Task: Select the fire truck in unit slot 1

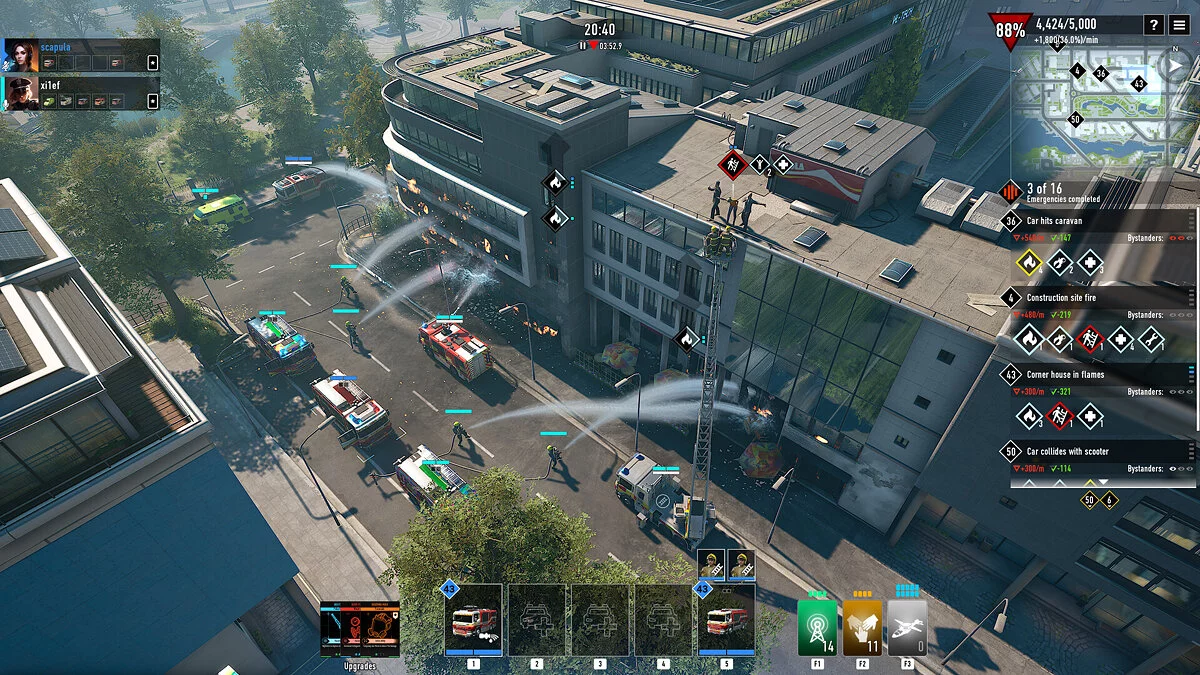Action: pos(473,620)
